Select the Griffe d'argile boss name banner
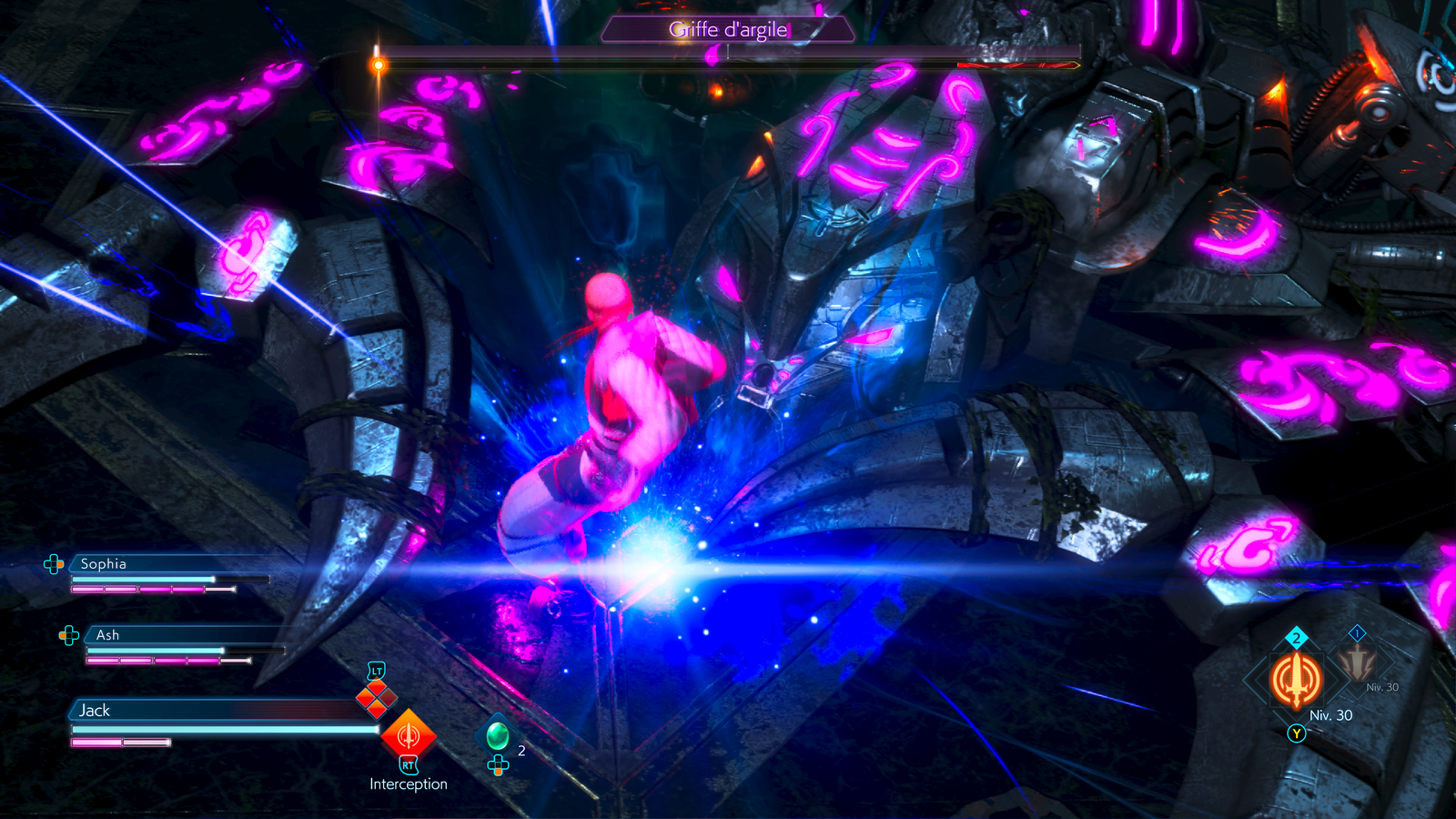Screen dimensions: 1456x819 coord(728,30)
